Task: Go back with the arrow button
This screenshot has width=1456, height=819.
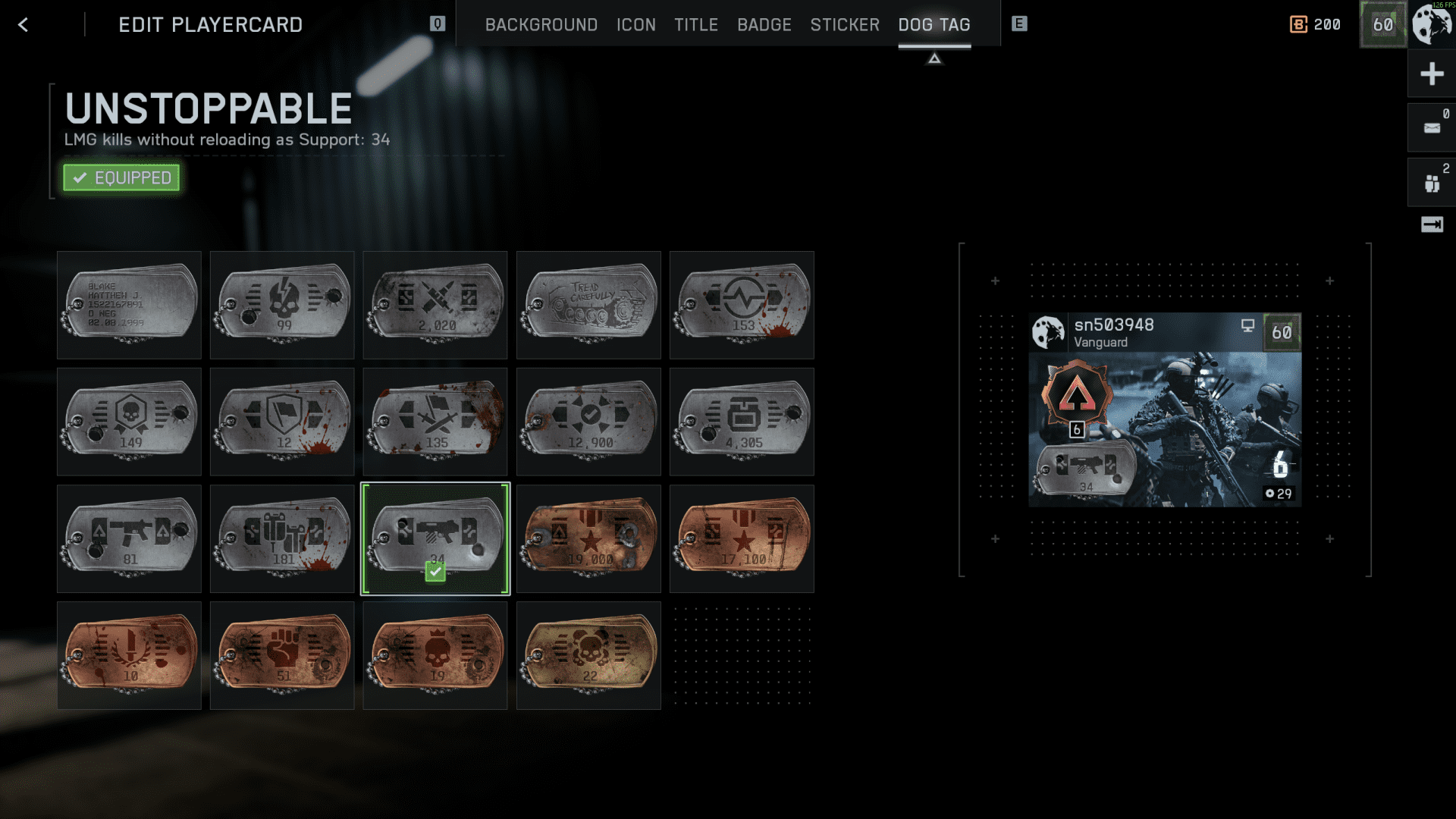Action: point(24,25)
